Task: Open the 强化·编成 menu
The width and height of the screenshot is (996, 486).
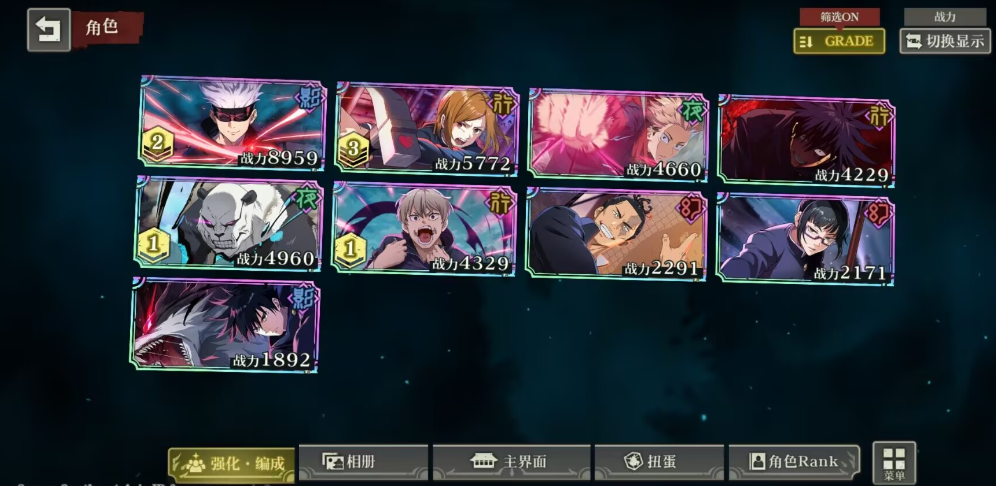Action: point(232,463)
